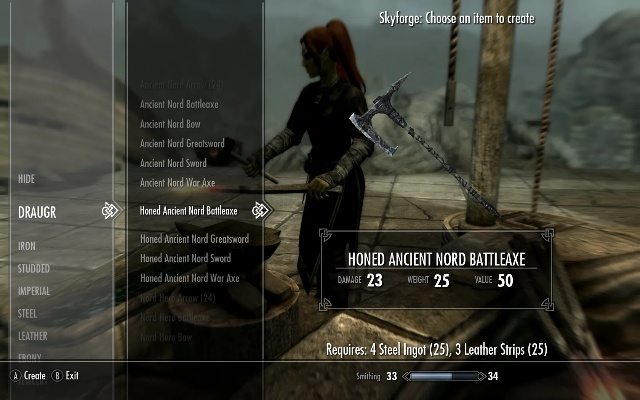Choose the Ancient Nord War Axe
This screenshot has width=640, height=400.
pyautogui.click(x=177, y=183)
